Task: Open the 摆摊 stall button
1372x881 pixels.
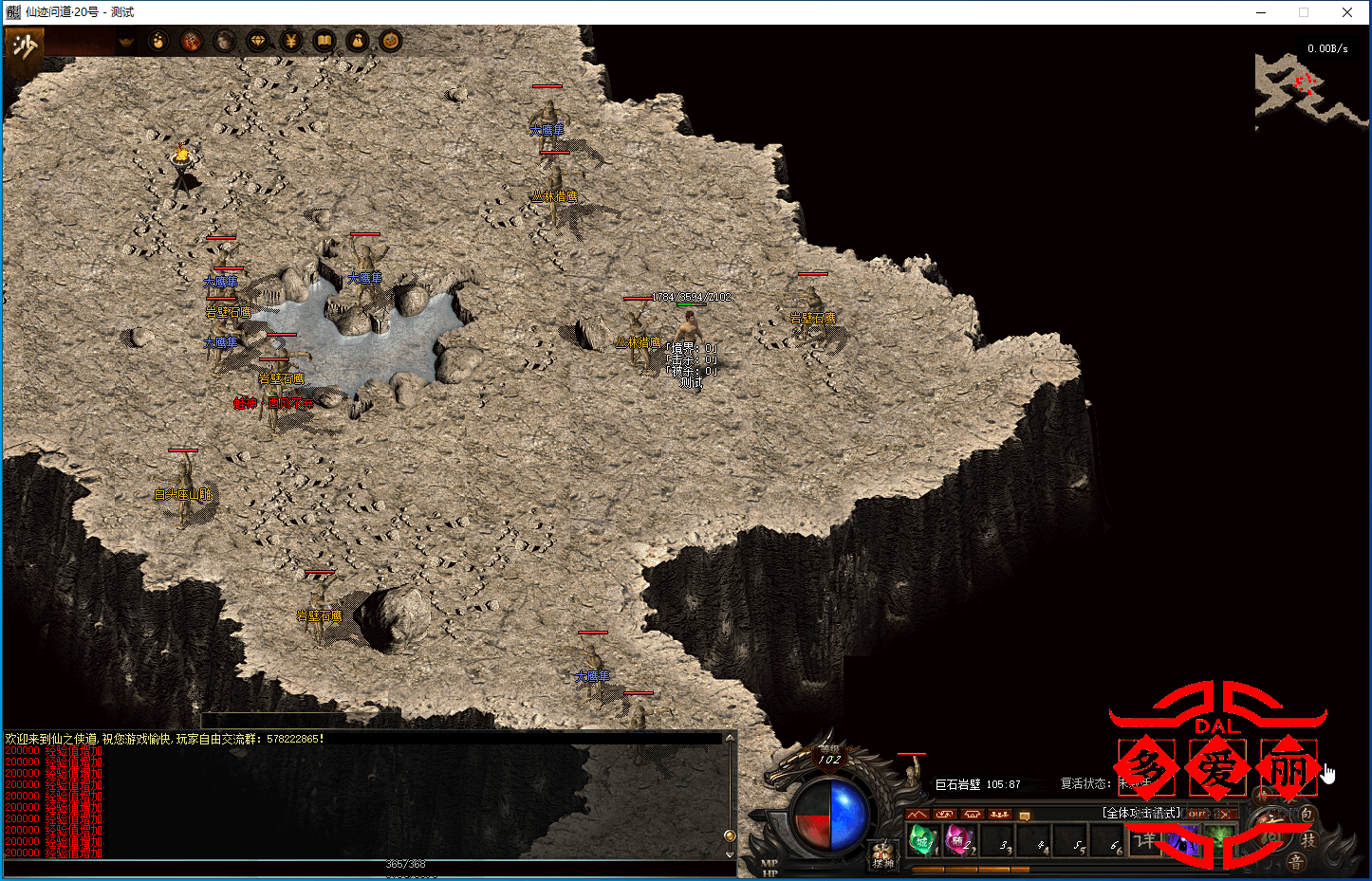Action: [883, 854]
